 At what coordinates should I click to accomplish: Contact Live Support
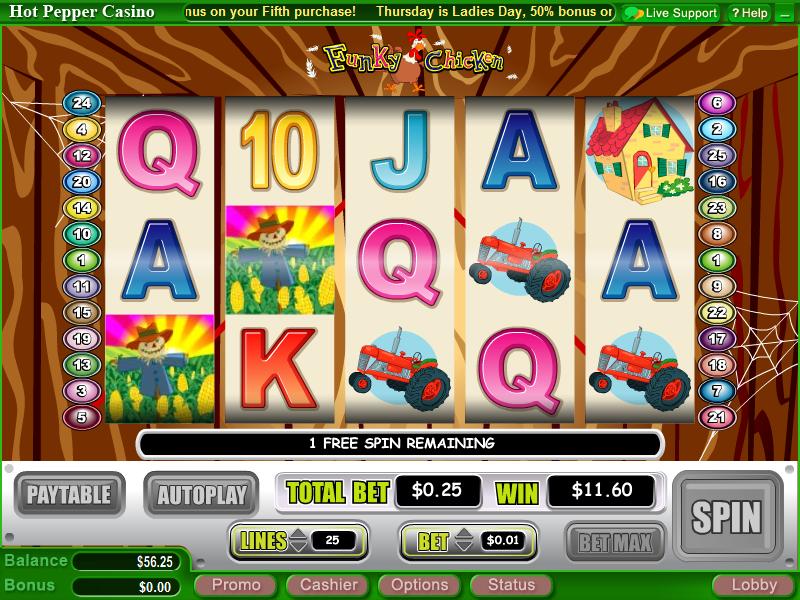[670, 13]
